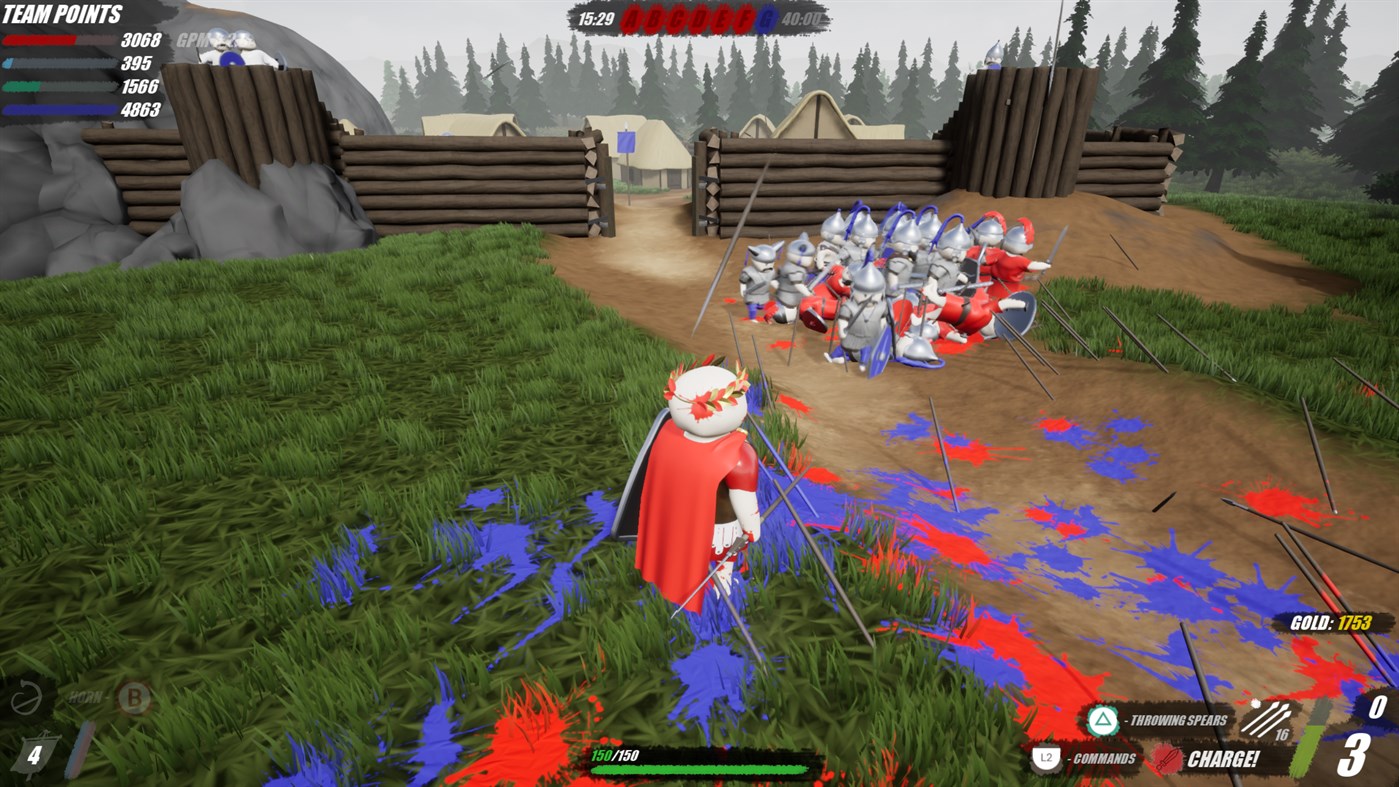The height and width of the screenshot is (787, 1399).
Task: Select capture point C in the top bar
Action: (x=677, y=18)
